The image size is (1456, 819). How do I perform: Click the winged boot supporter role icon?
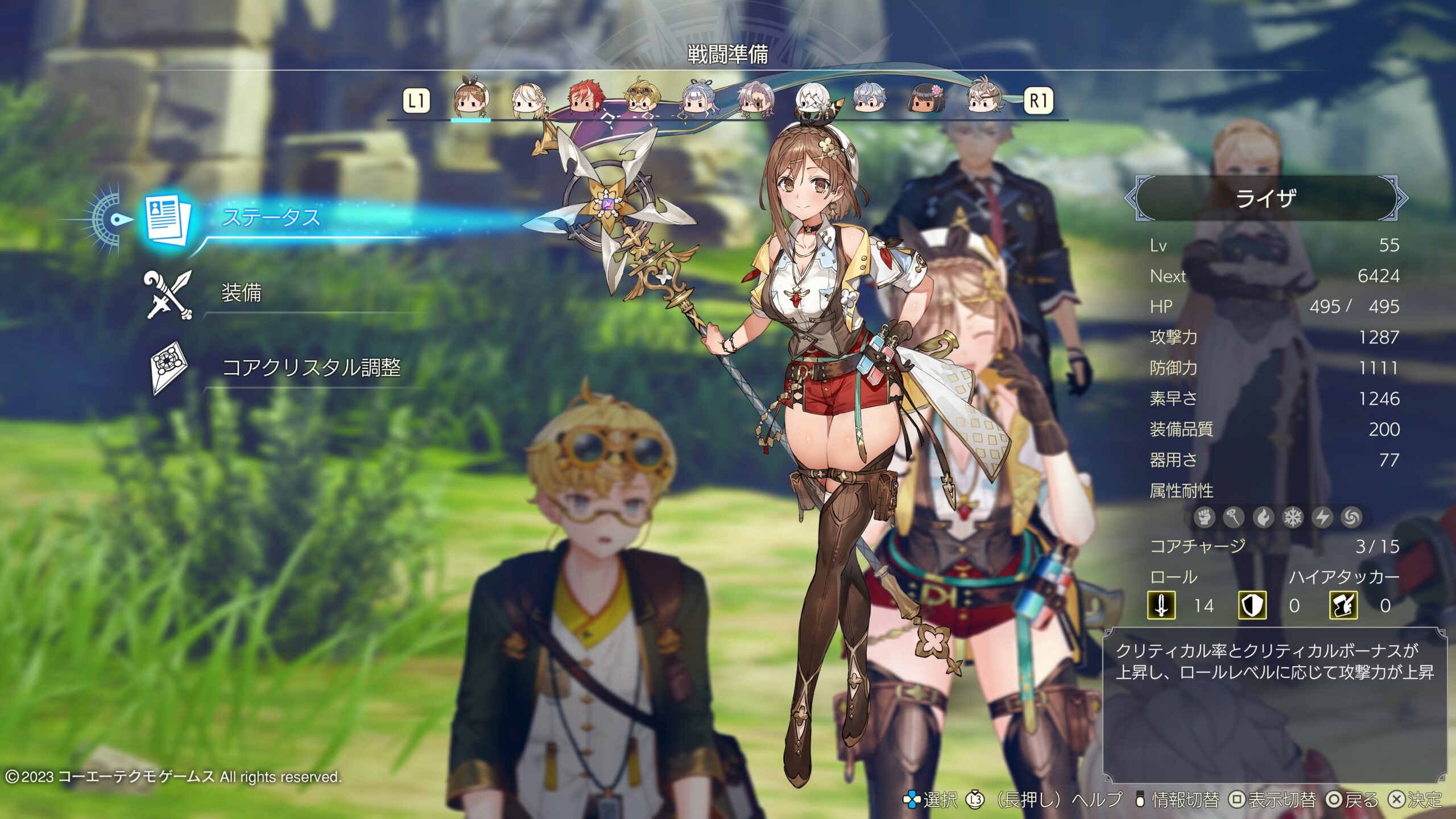click(x=1343, y=605)
